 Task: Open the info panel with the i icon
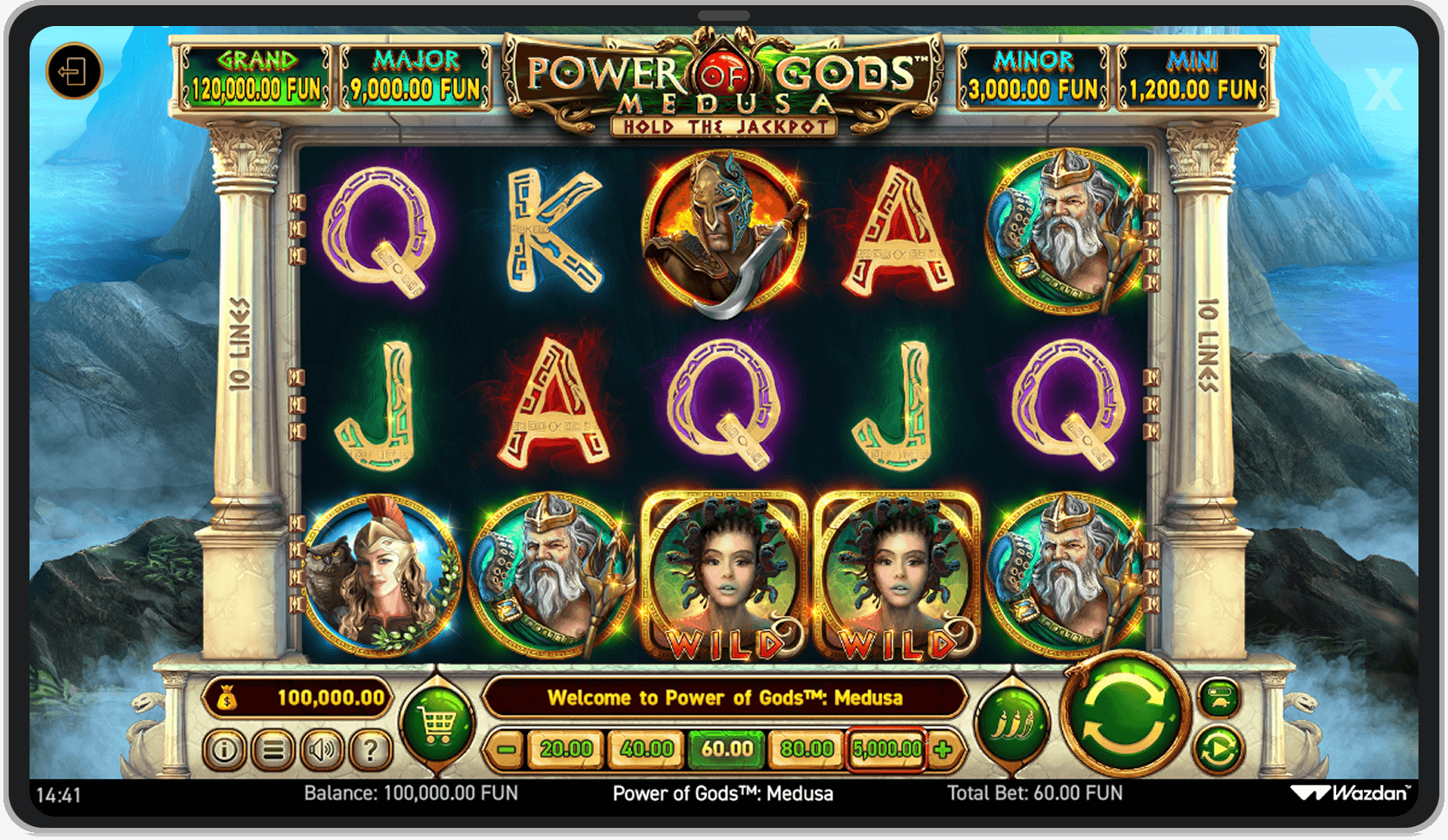click(225, 748)
